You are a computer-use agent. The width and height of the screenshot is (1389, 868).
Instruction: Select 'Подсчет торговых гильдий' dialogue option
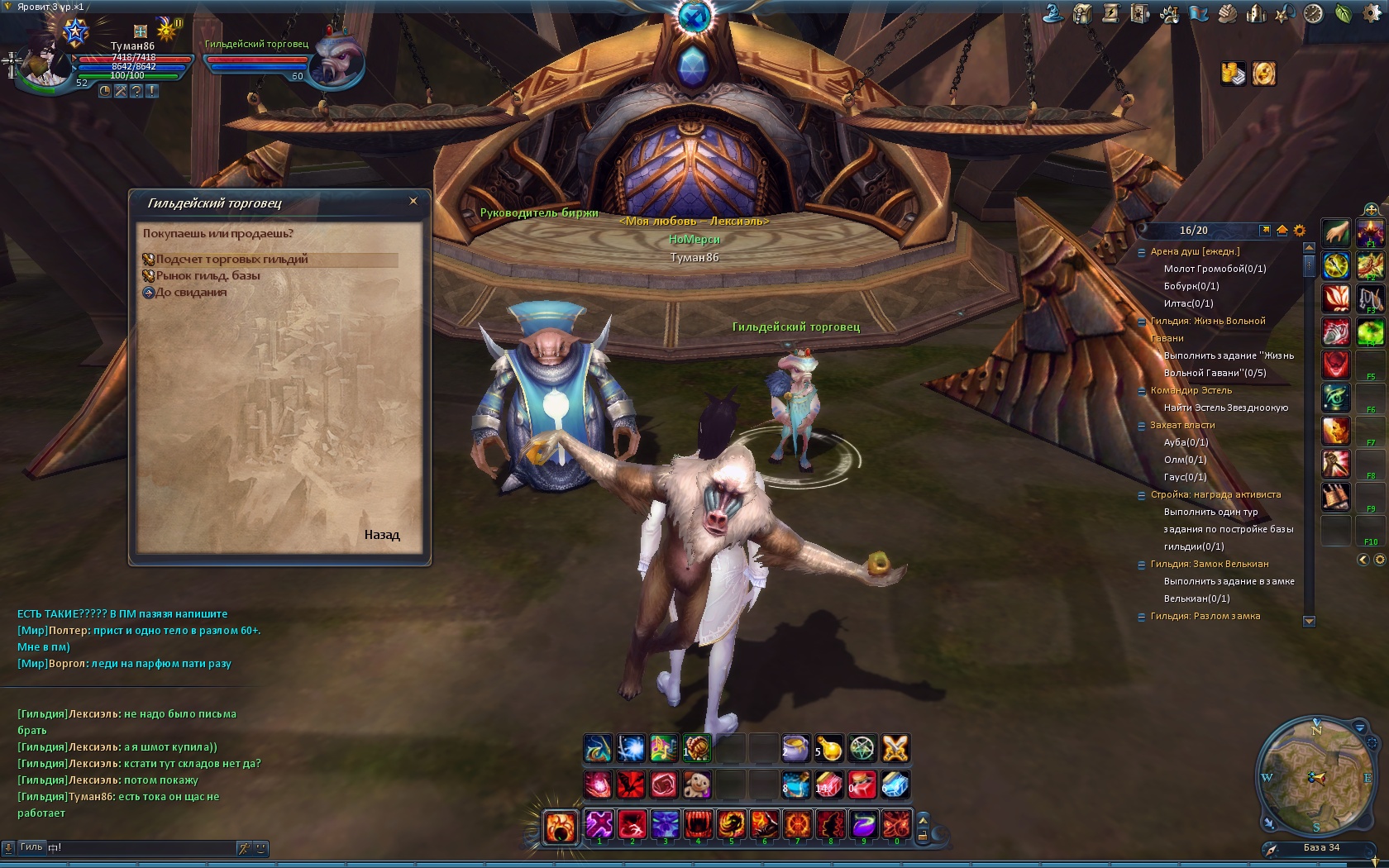pyautogui.click(x=232, y=260)
